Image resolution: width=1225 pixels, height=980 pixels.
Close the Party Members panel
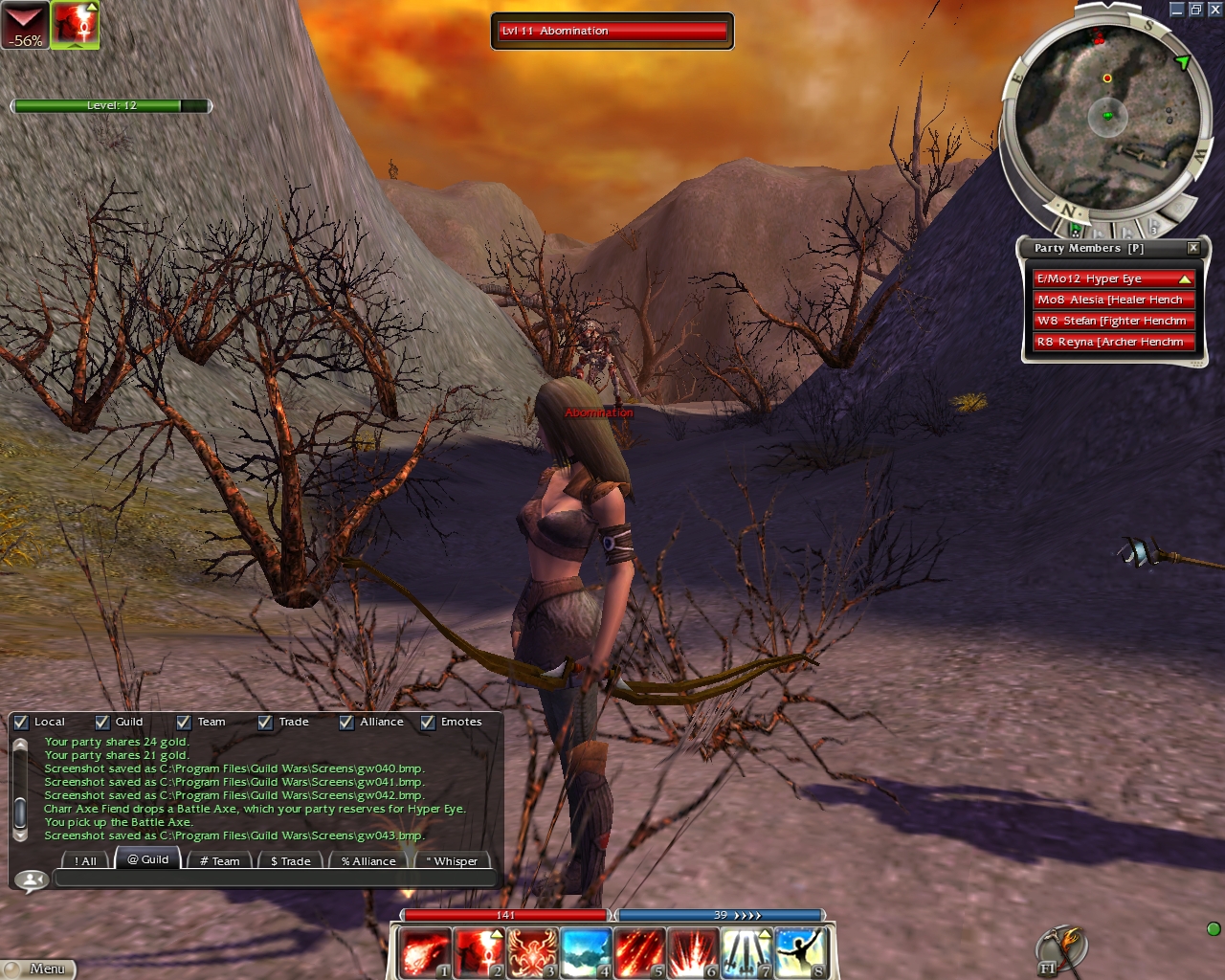tap(1193, 248)
